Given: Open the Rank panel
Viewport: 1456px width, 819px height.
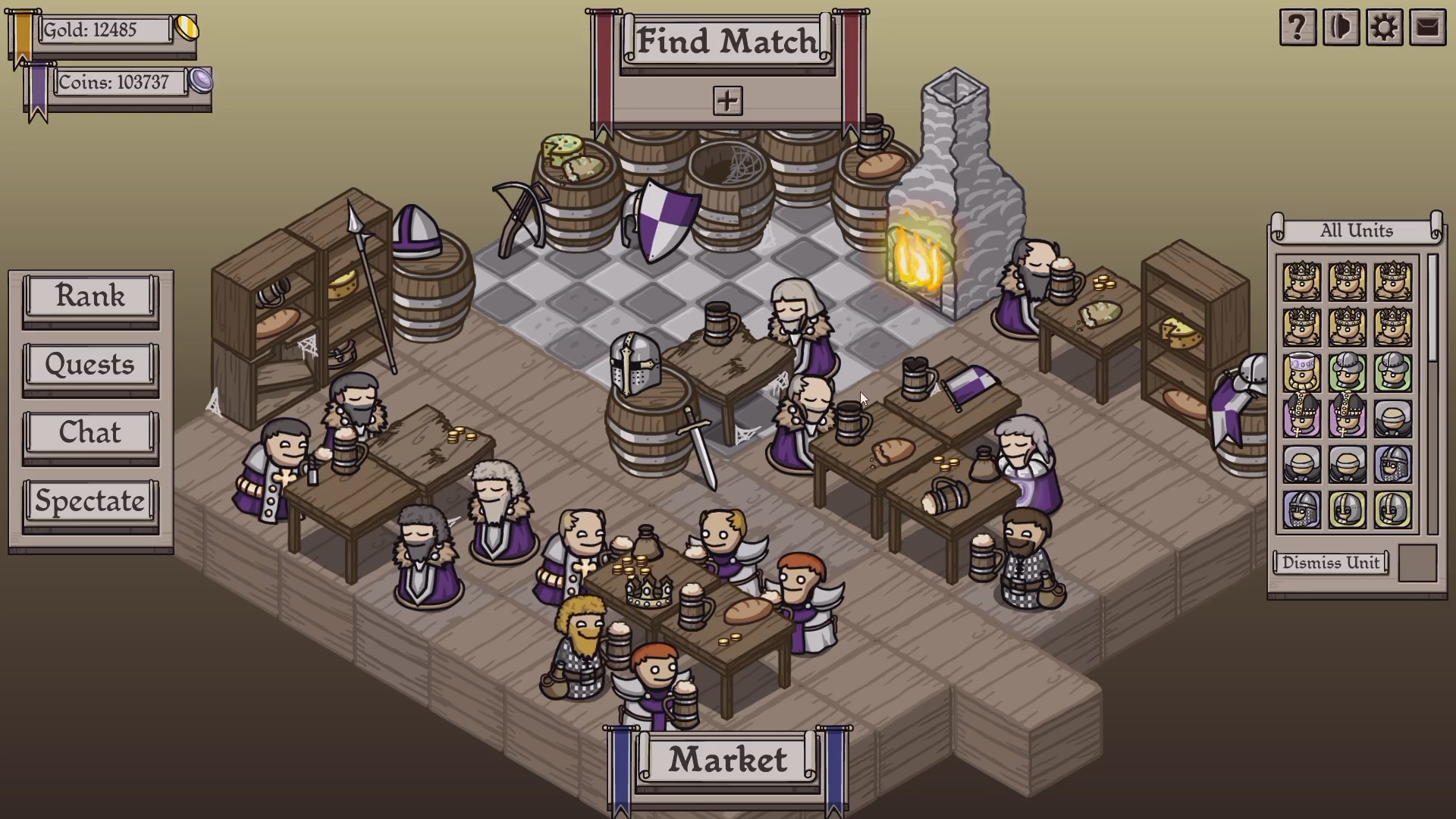Looking at the screenshot, I should click(x=89, y=297).
